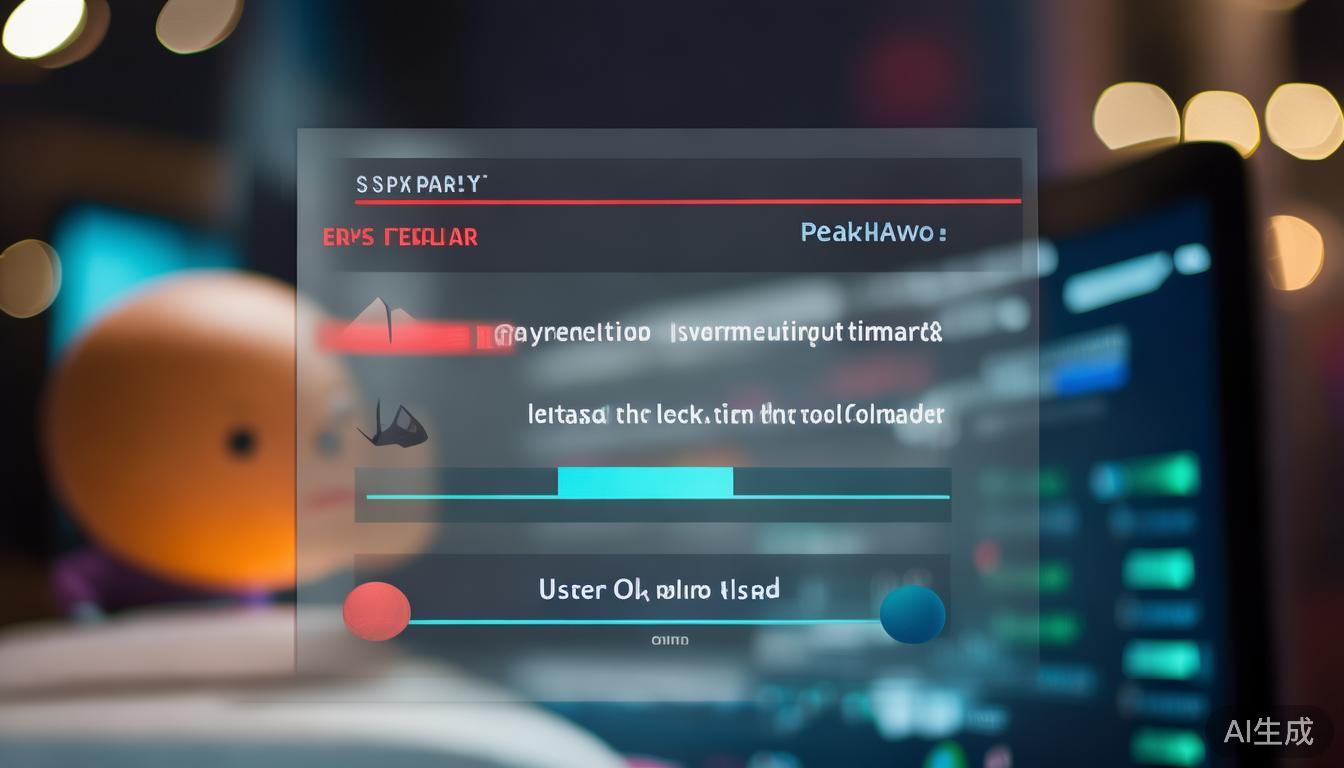Viewport: 1344px width, 768px height.
Task: Click the red circle slider handle
Action: pyautogui.click(x=377, y=611)
